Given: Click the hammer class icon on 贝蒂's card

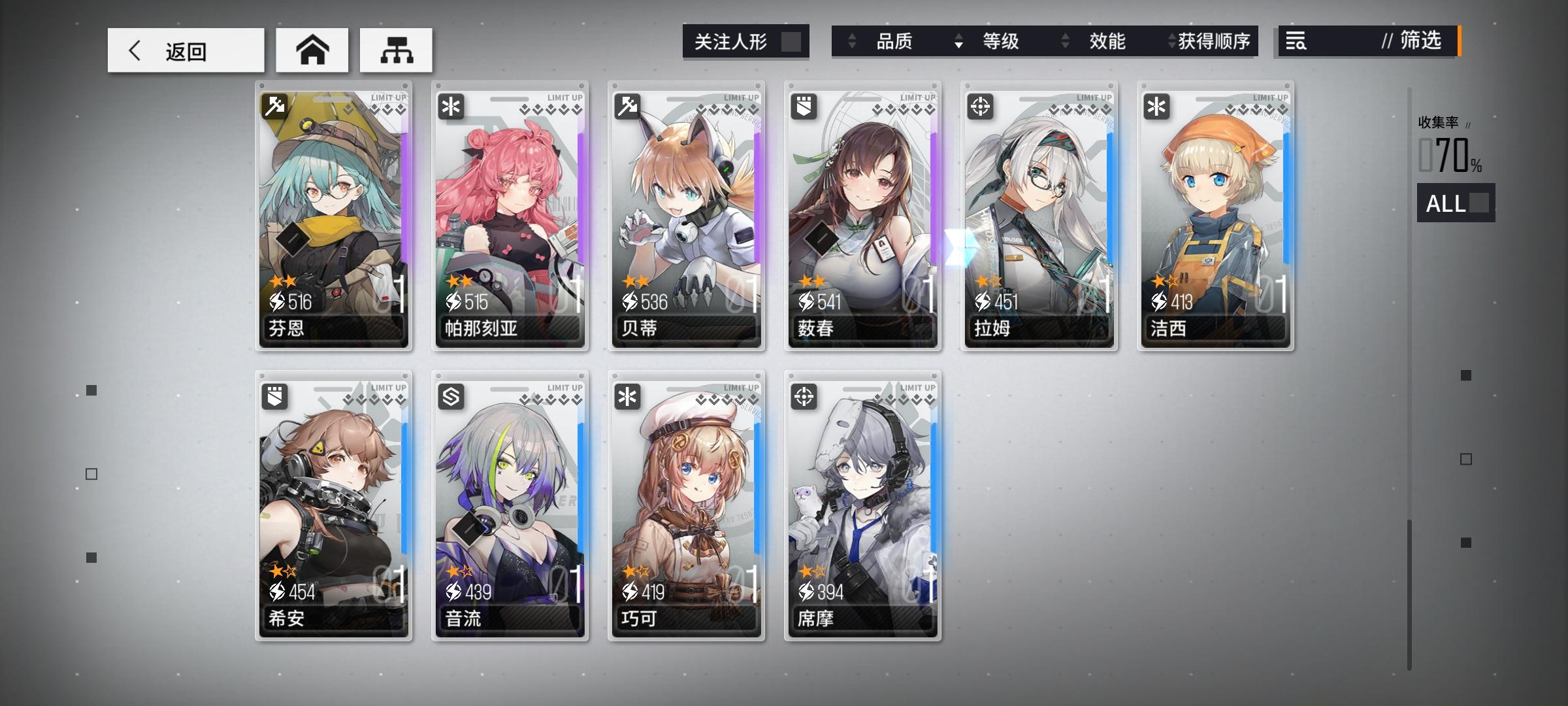Looking at the screenshot, I should (x=628, y=105).
